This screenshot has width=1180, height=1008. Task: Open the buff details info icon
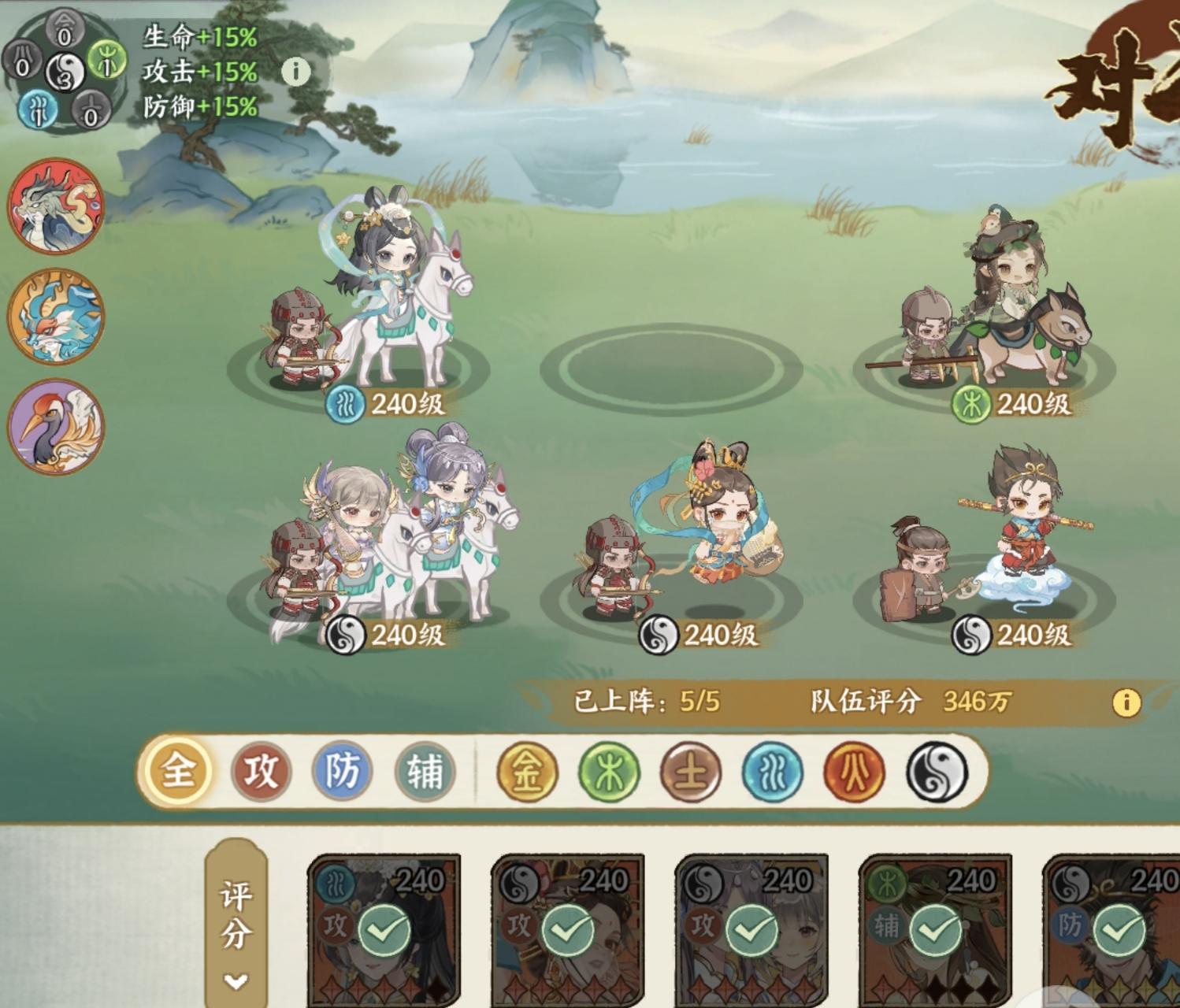296,71
